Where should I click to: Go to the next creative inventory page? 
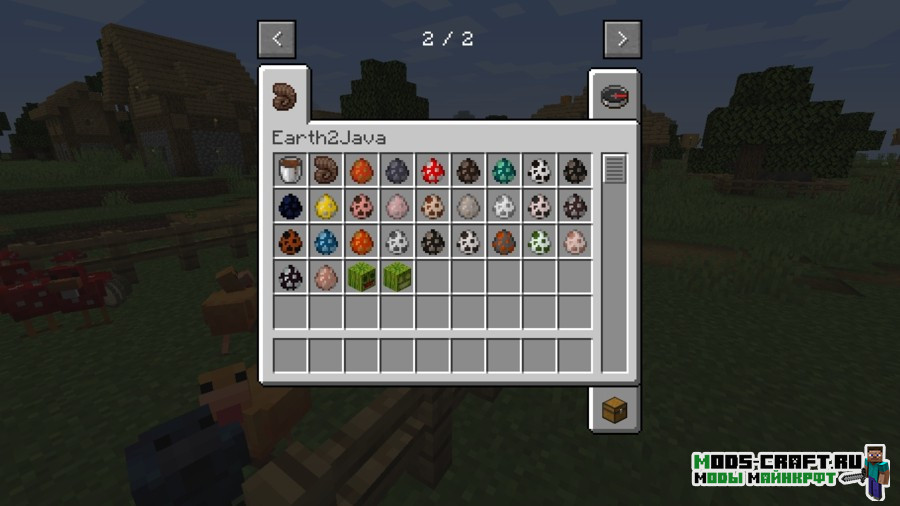621,40
